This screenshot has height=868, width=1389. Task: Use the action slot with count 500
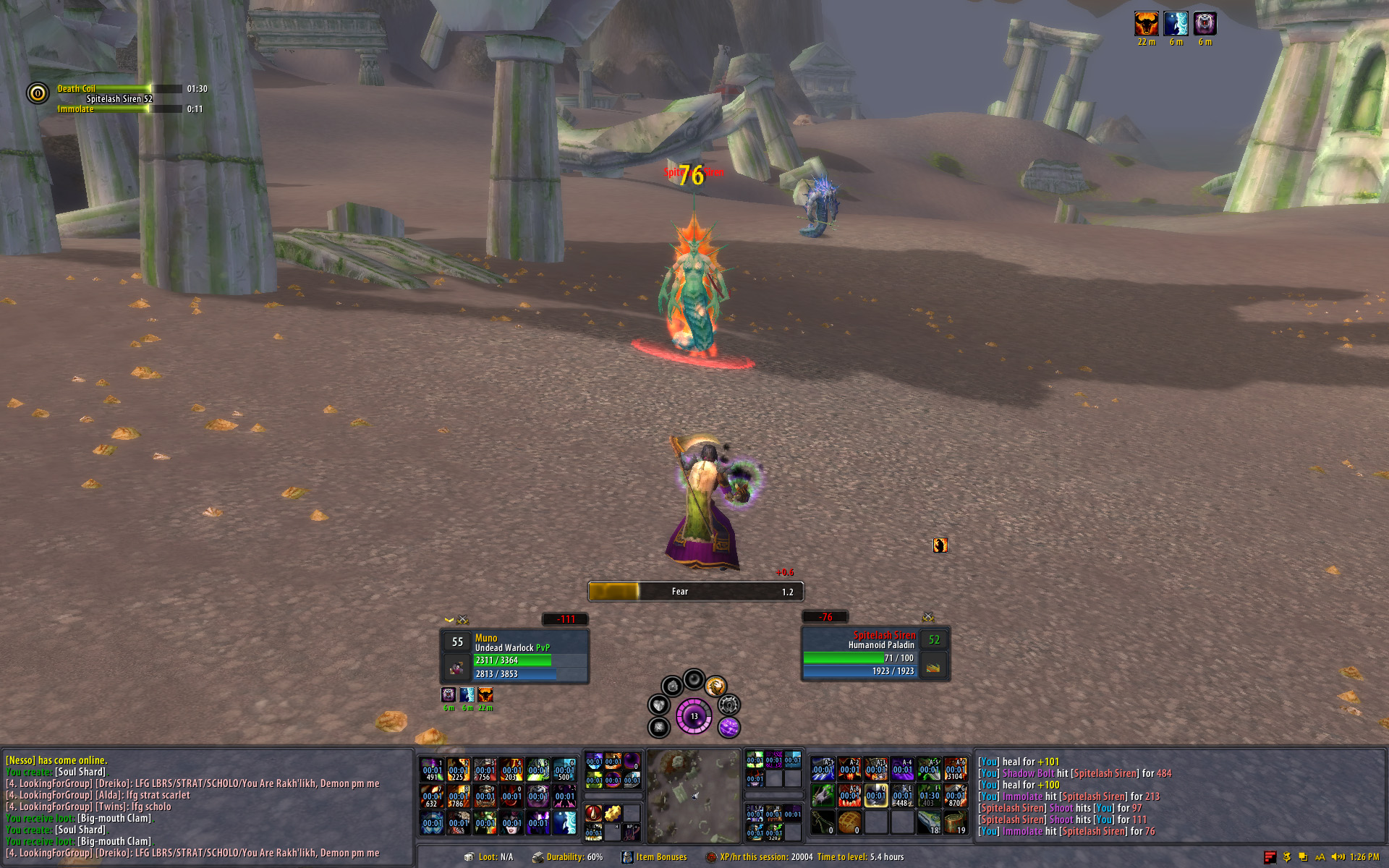(564, 770)
